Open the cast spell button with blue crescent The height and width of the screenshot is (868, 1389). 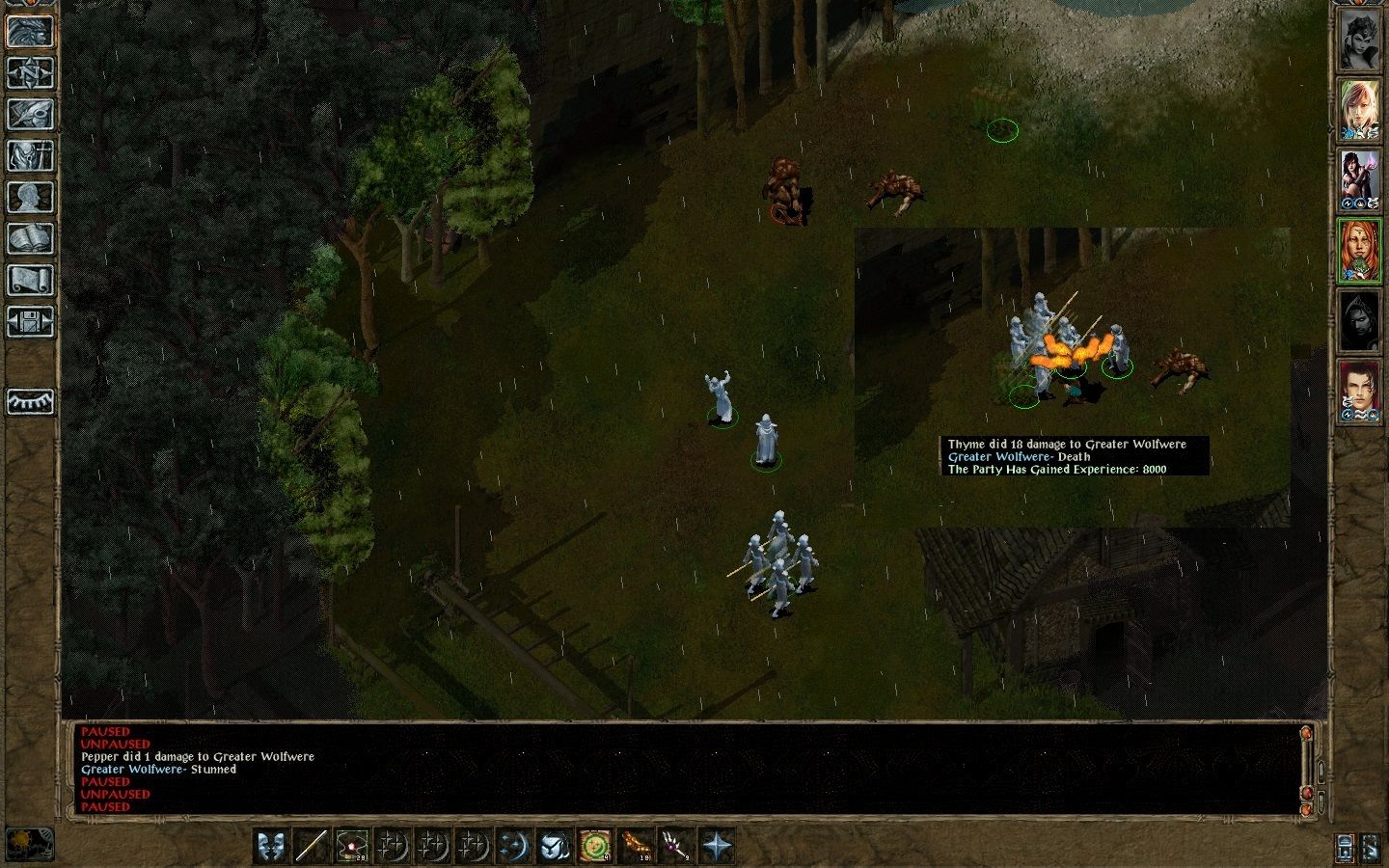coord(514,846)
